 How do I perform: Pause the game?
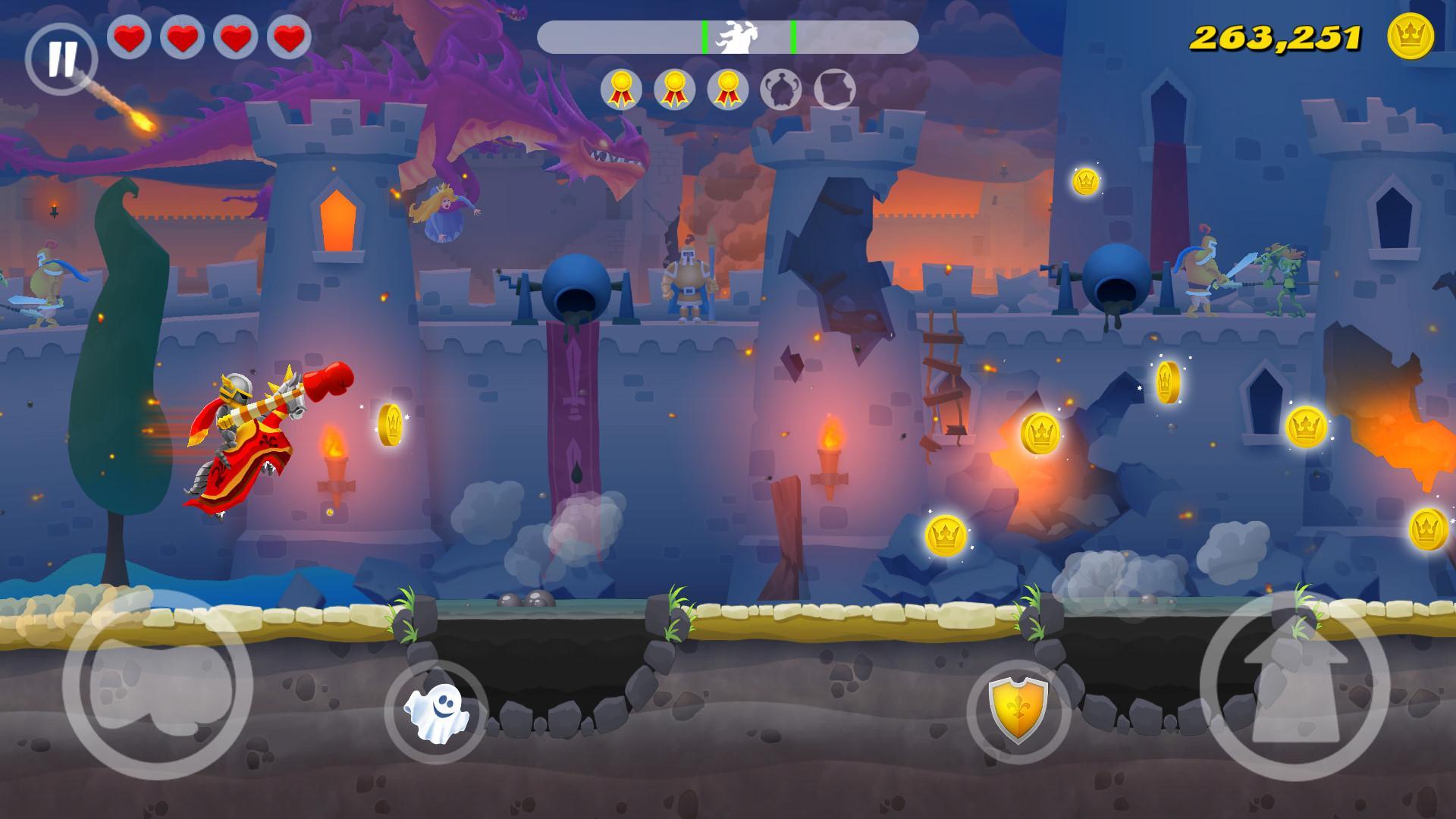[61, 58]
